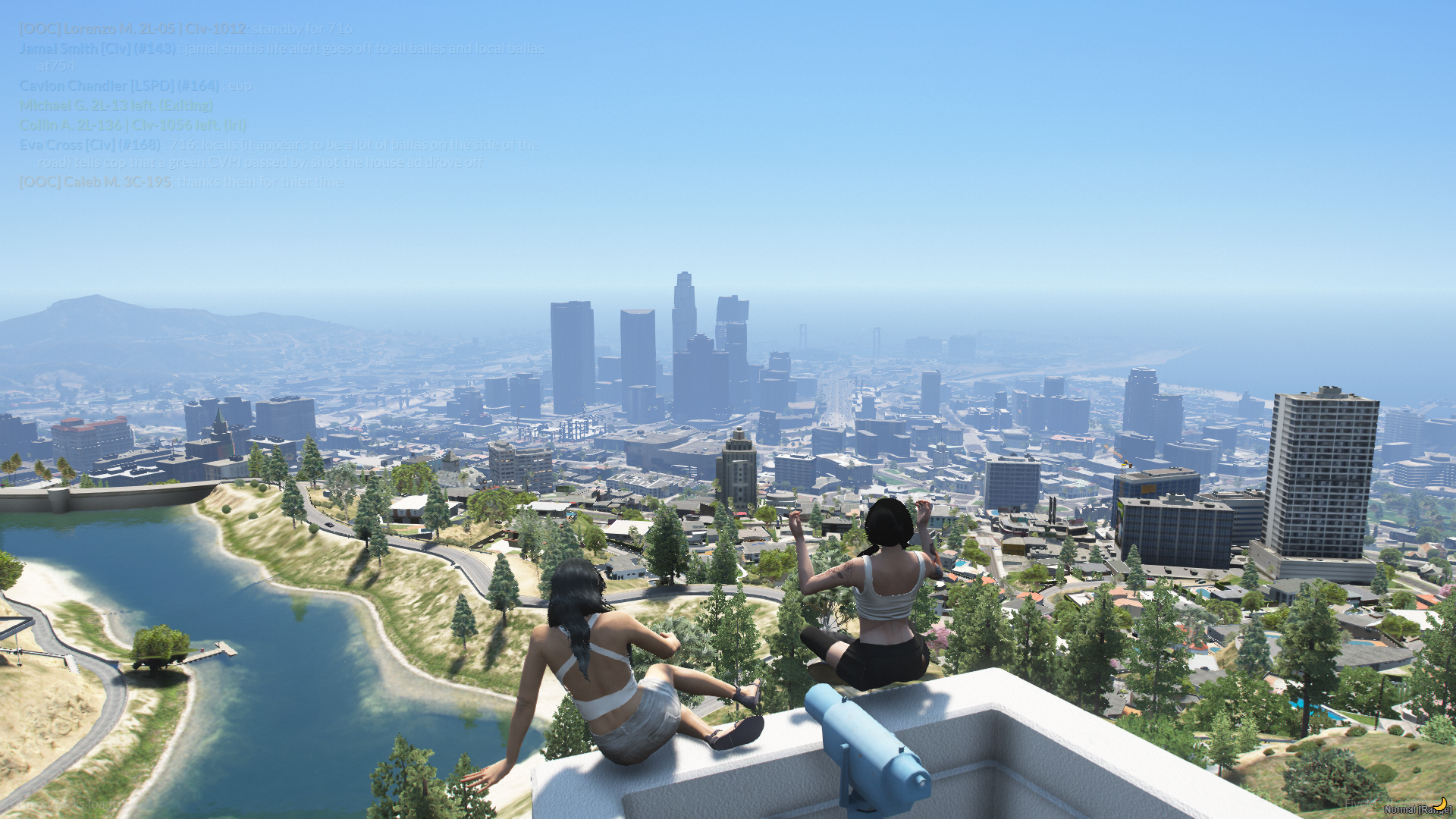This screenshot has width=1456, height=819.
Task: Click the Michael G. left notification
Action: tap(116, 105)
